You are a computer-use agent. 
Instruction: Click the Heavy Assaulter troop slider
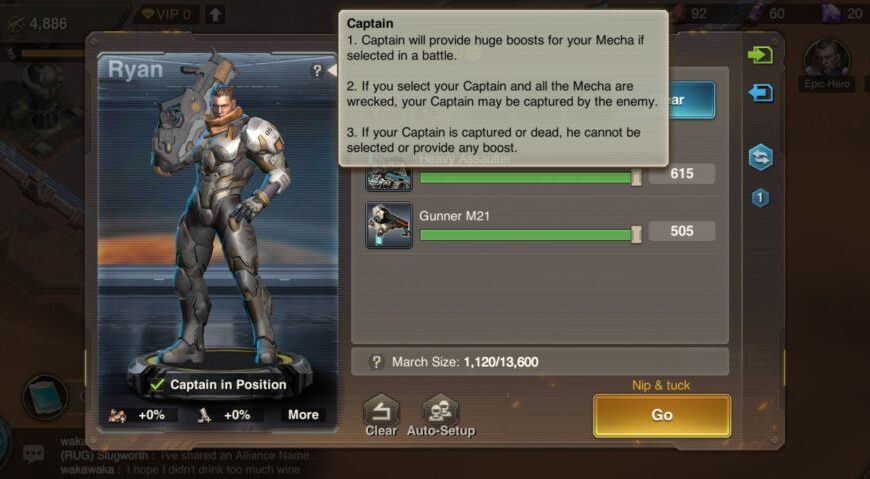pyautogui.click(x=528, y=178)
